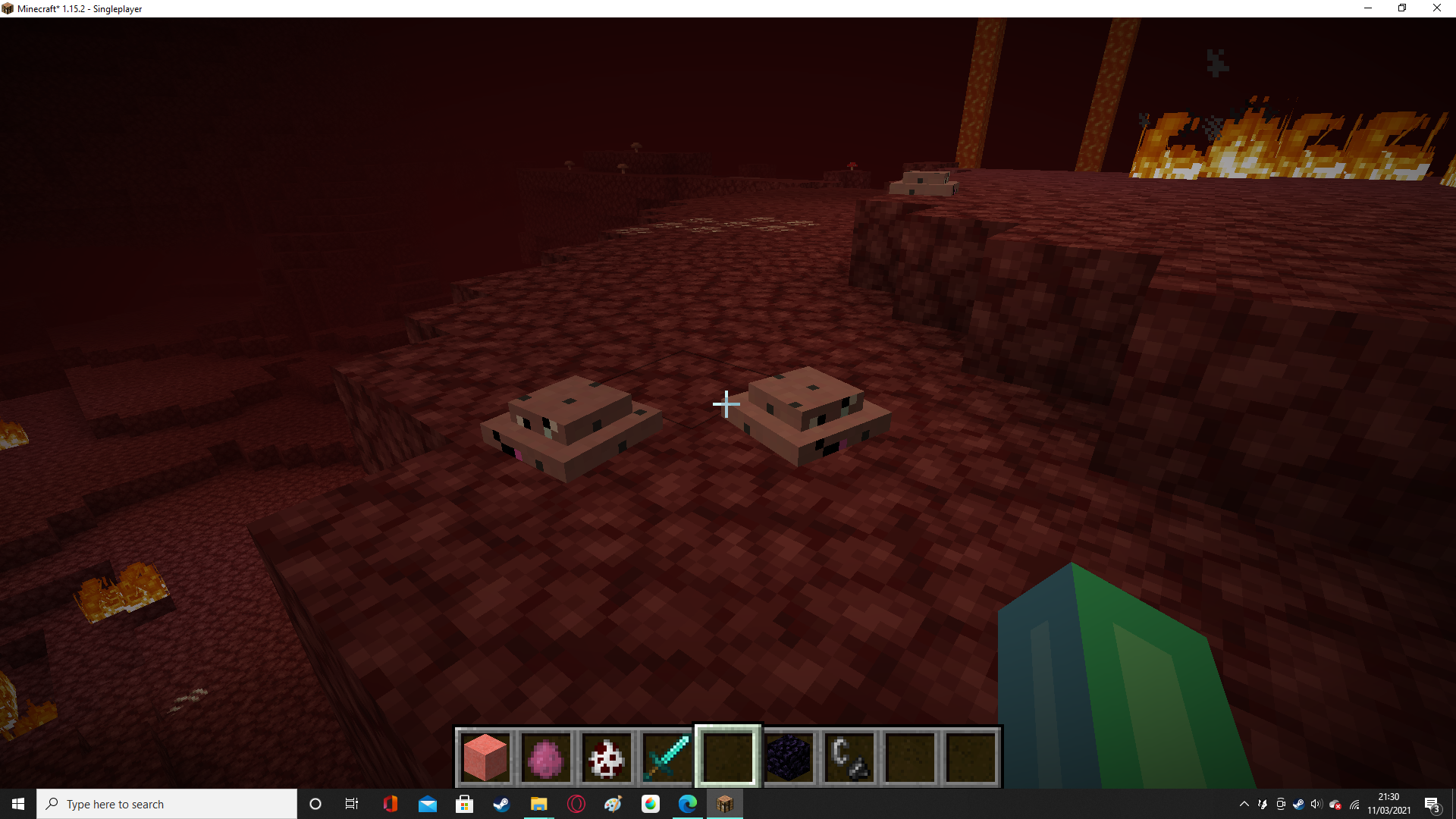This screenshot has width=1456, height=819.
Task: Expand hidden icons in the system tray
Action: pos(1244,804)
